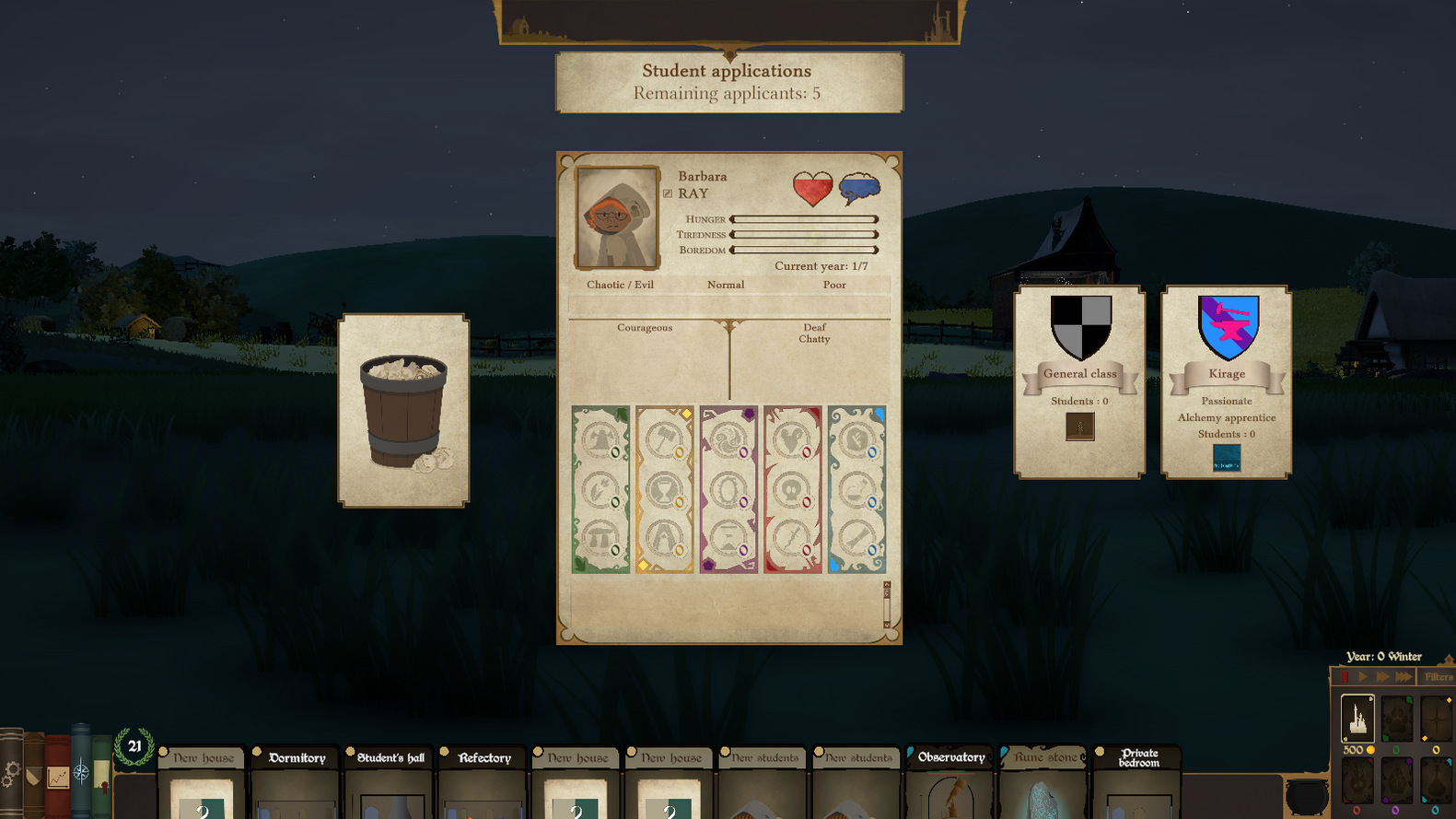Discard applicant into the waste bucket

(x=403, y=411)
